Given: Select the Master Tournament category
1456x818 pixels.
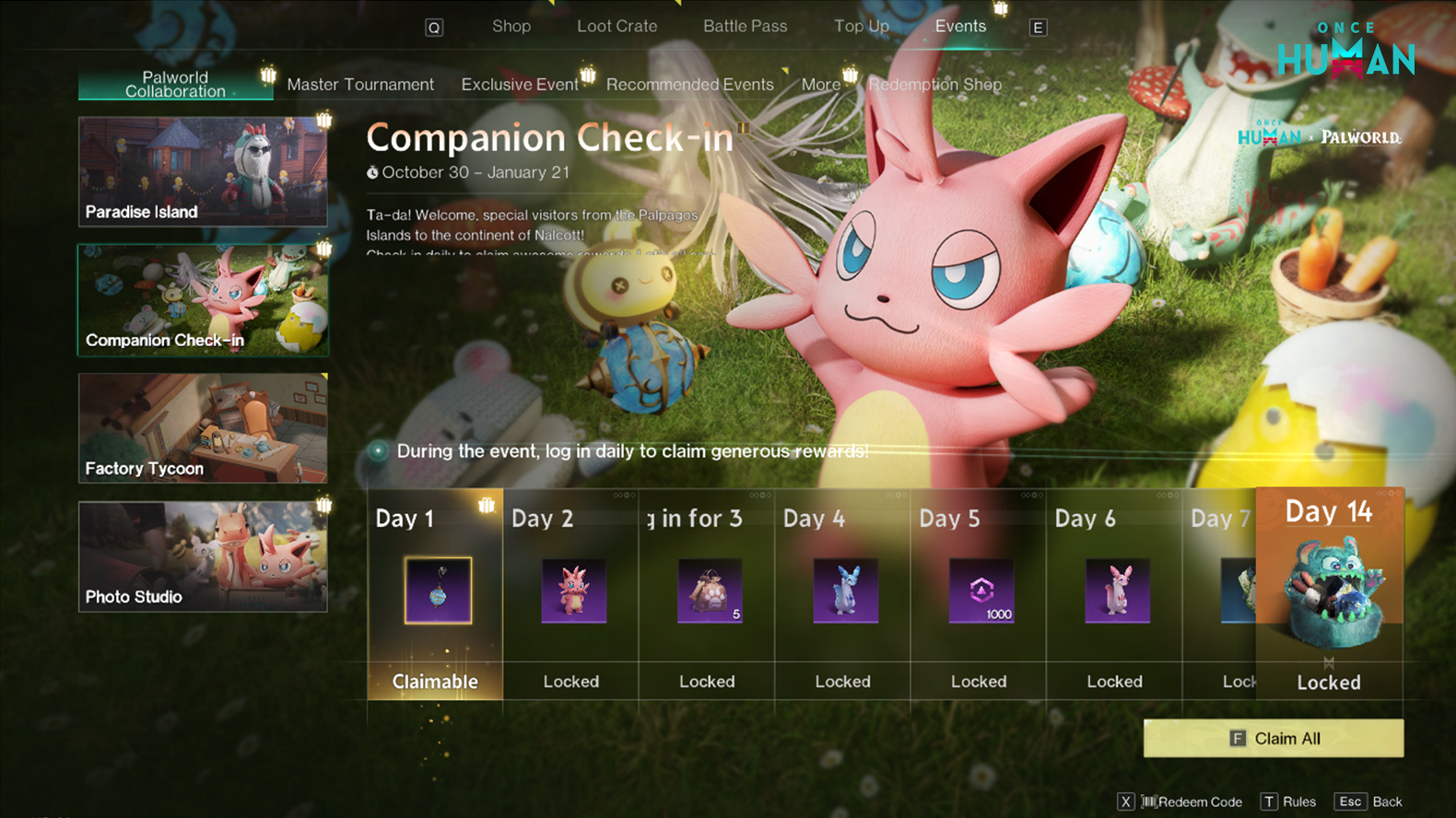Looking at the screenshot, I should coord(360,85).
